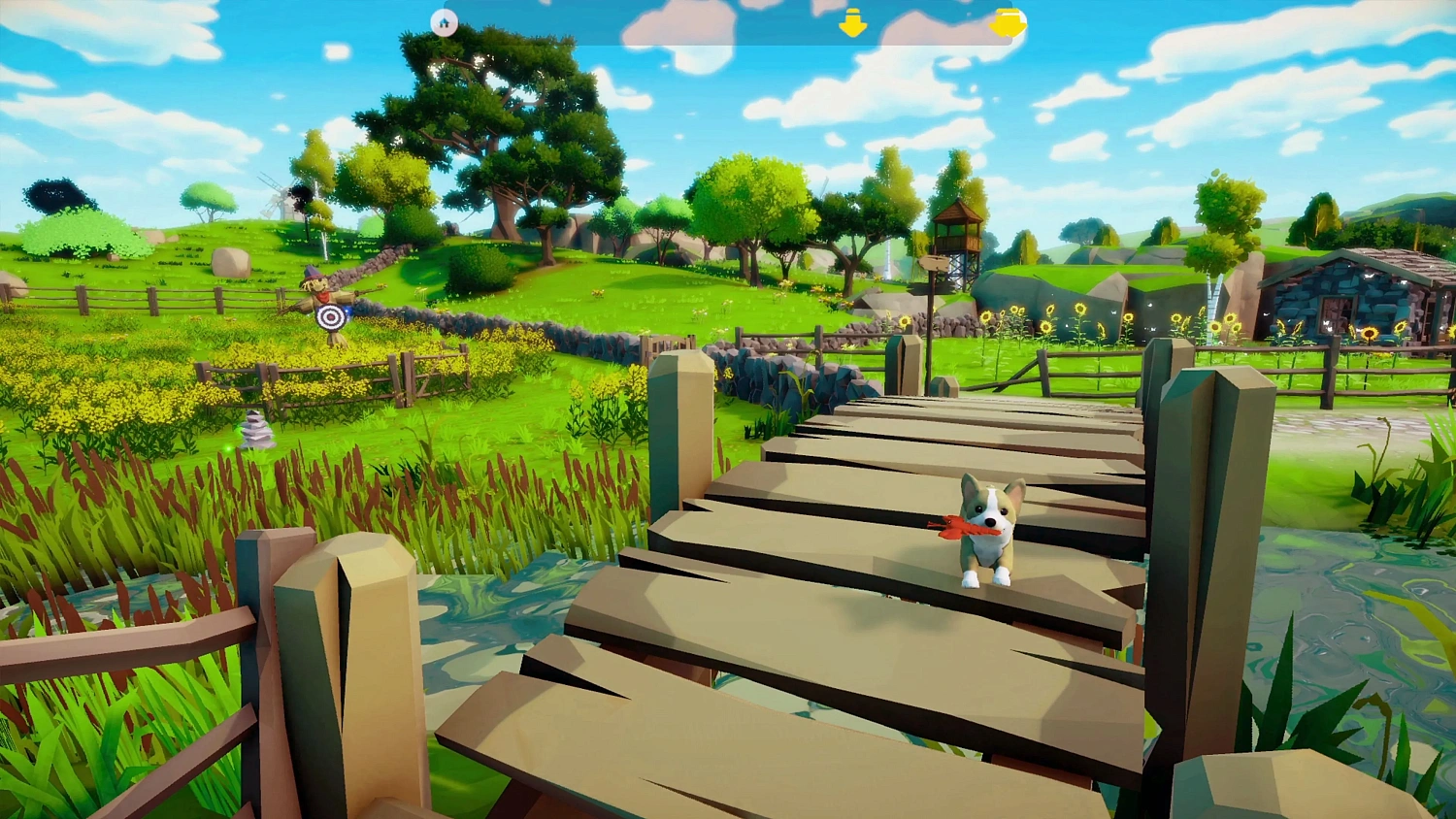Click the wooden signpost near the watchtower
The image size is (1456, 819).
click(934, 262)
